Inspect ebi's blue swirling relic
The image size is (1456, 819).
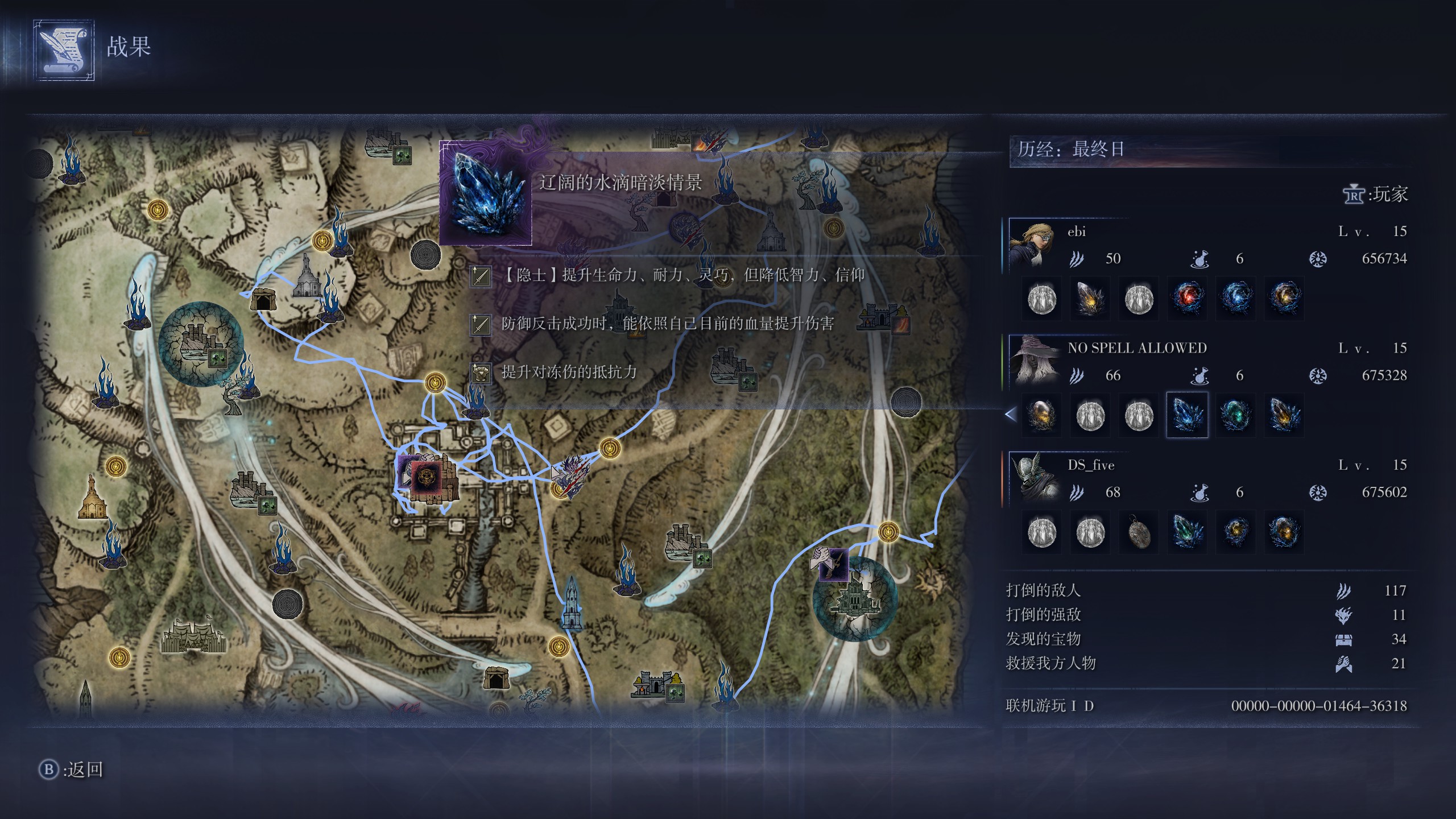click(x=1235, y=298)
